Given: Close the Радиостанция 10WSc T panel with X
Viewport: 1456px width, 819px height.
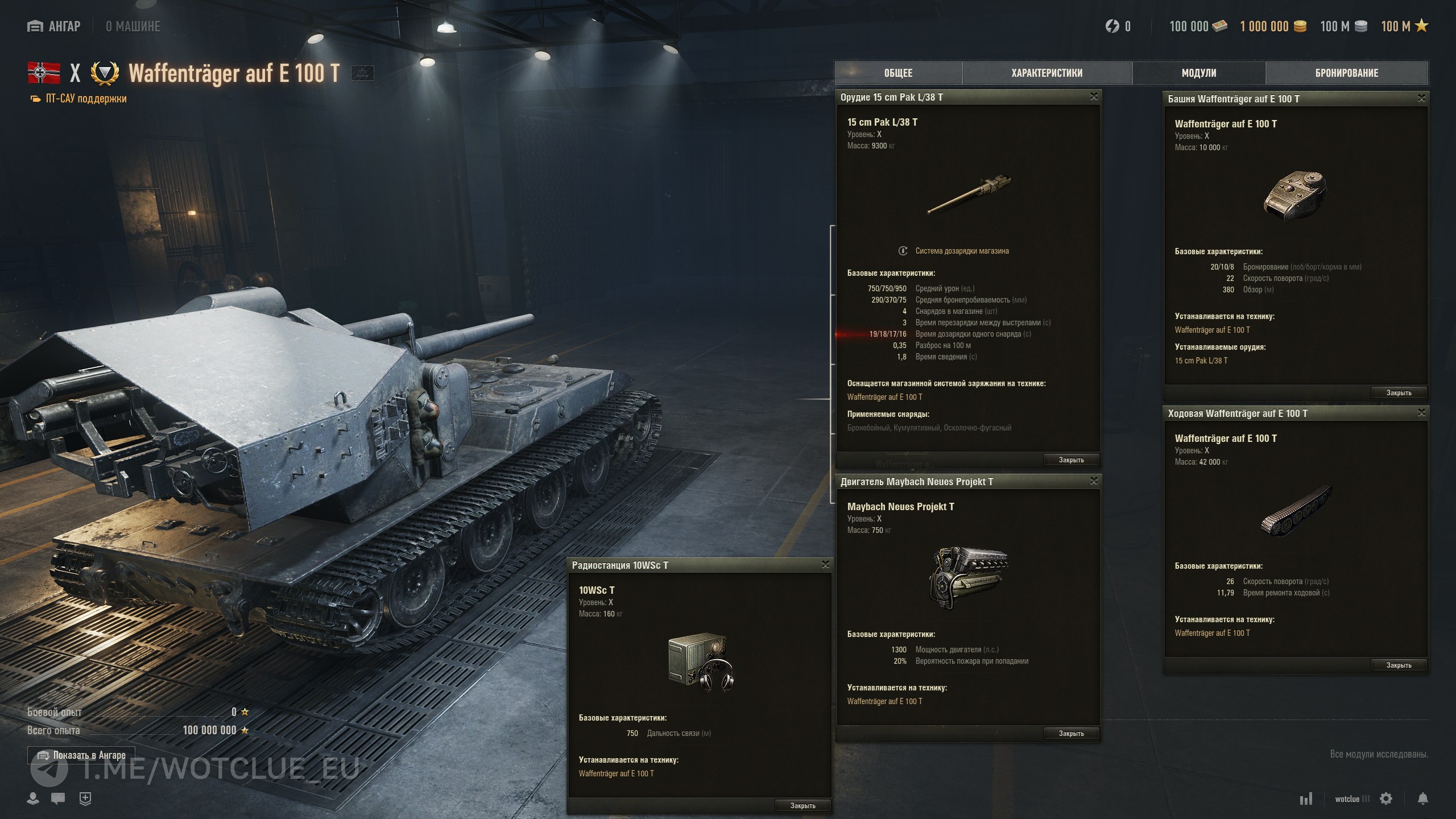Looking at the screenshot, I should 825,565.
